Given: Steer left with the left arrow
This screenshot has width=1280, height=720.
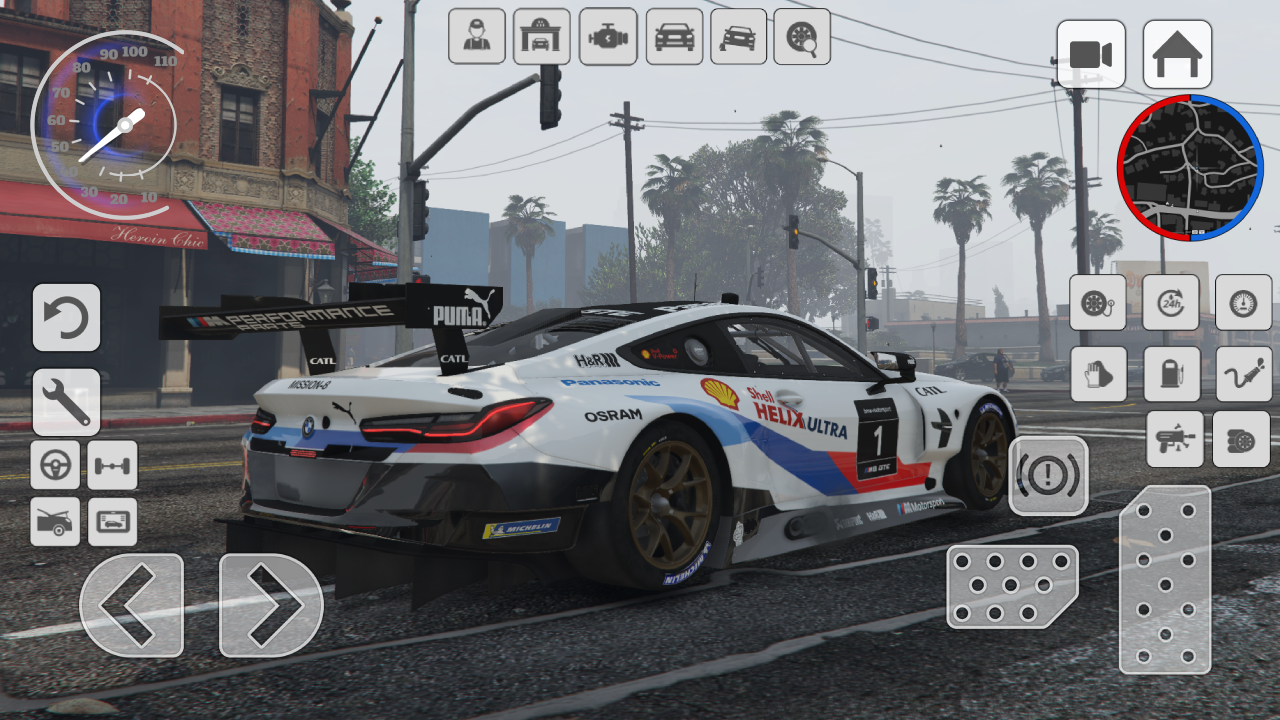Looking at the screenshot, I should pos(131,605).
